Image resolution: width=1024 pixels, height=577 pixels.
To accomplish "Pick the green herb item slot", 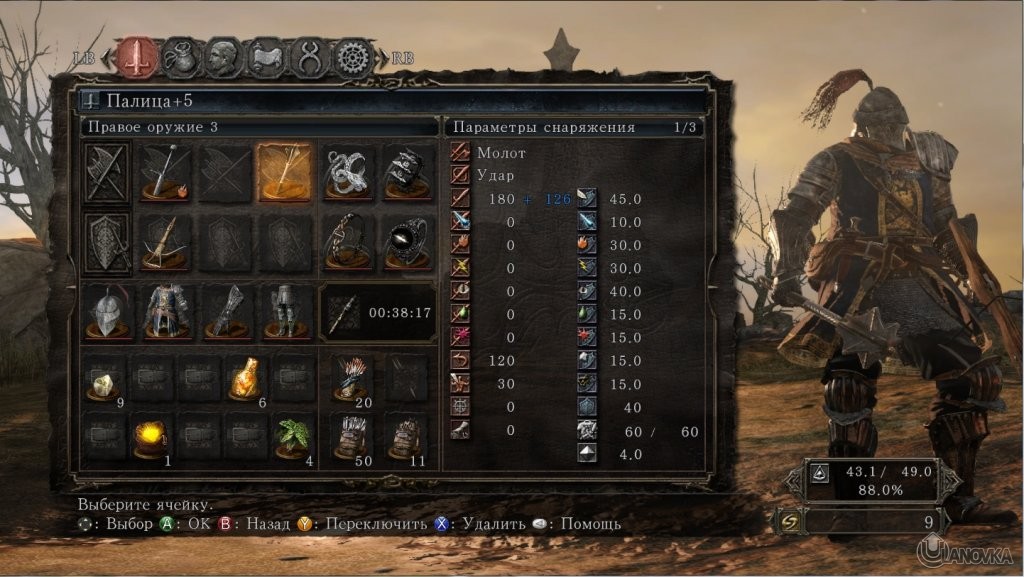I will click(x=294, y=437).
